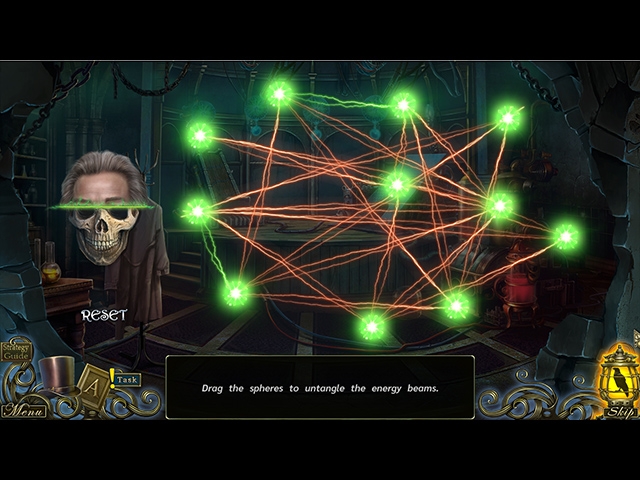Open the letter A tile
The height and width of the screenshot is (480, 640).
point(93,382)
